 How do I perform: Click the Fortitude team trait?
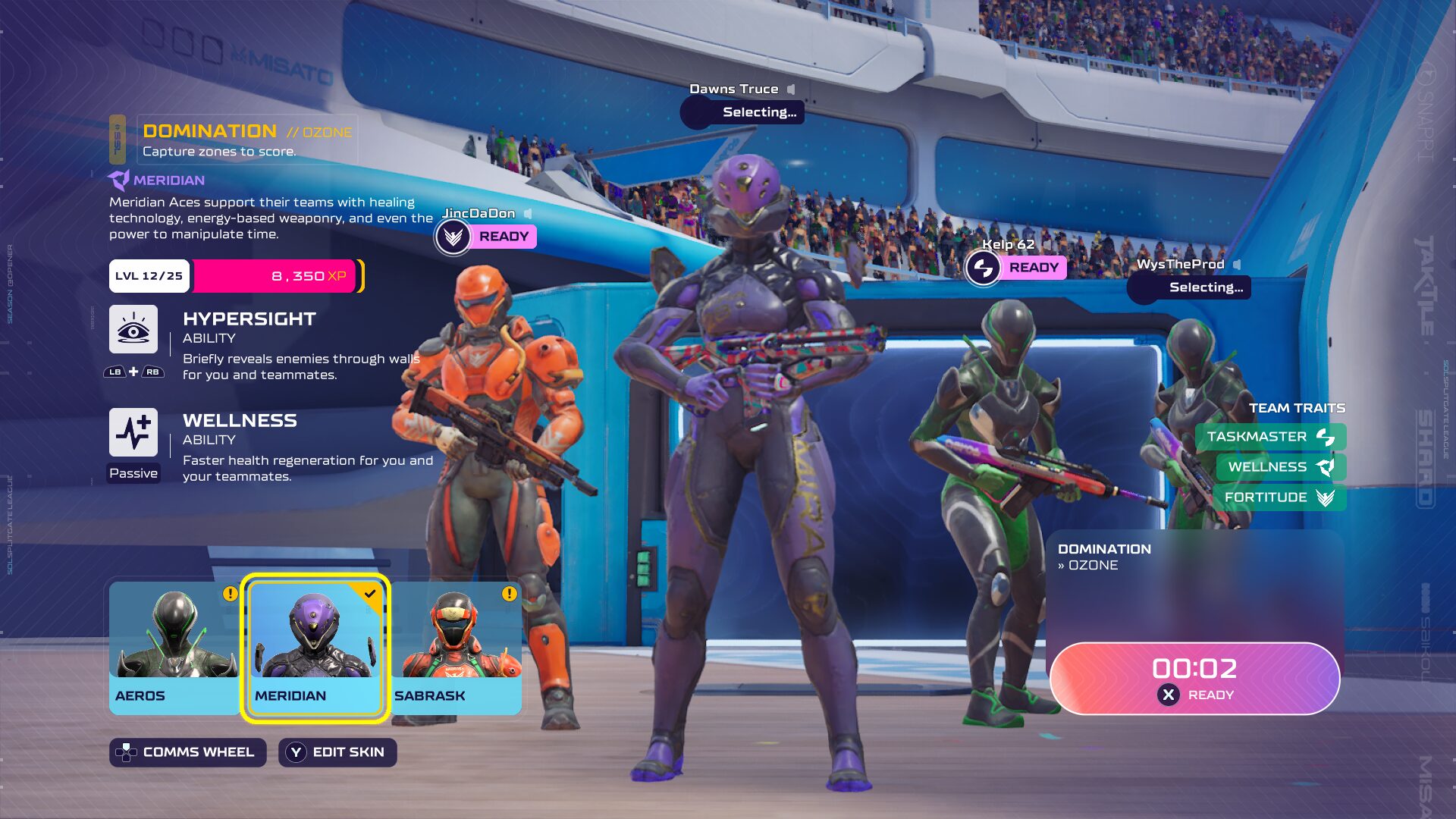1279,497
